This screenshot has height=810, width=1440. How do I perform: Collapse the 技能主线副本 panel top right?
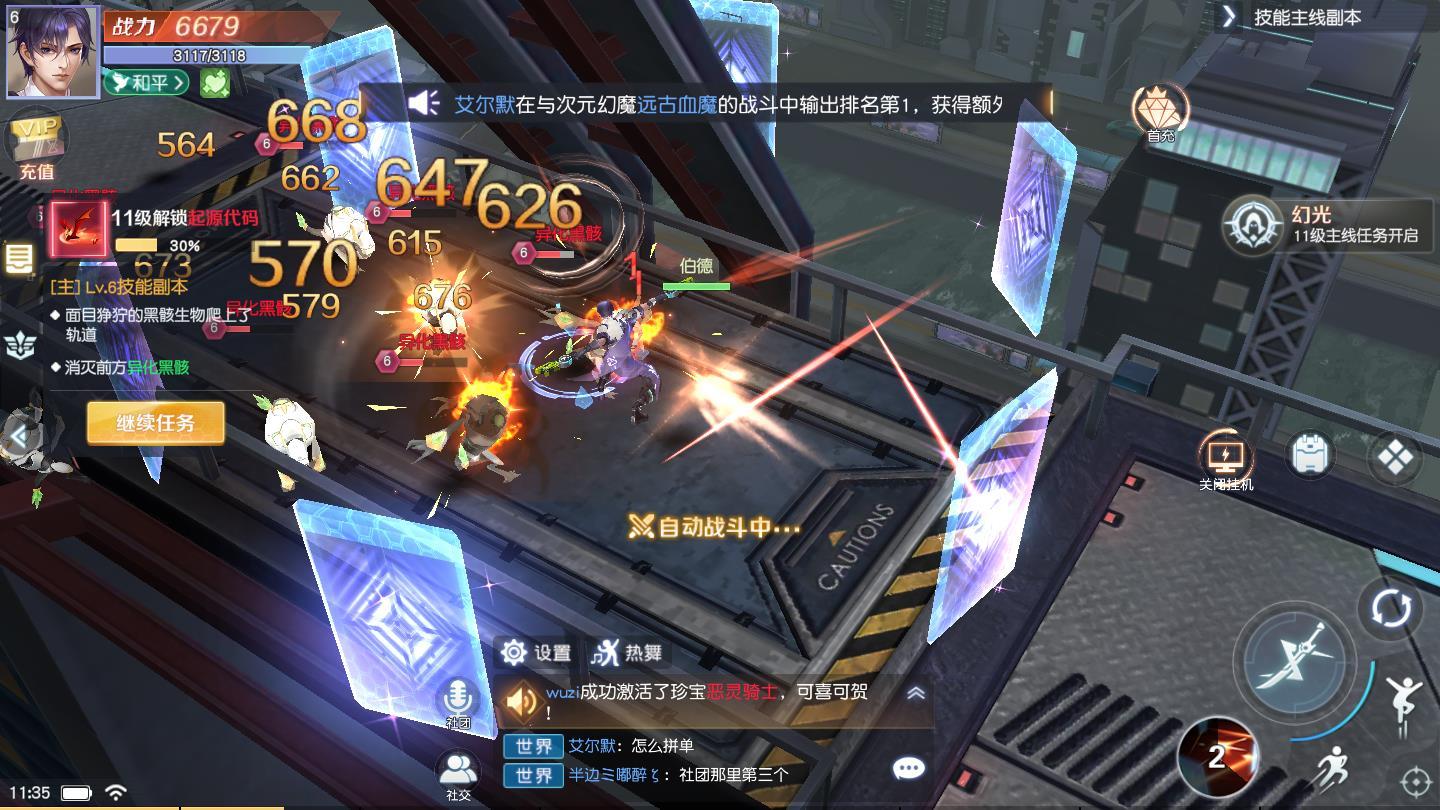[1228, 16]
